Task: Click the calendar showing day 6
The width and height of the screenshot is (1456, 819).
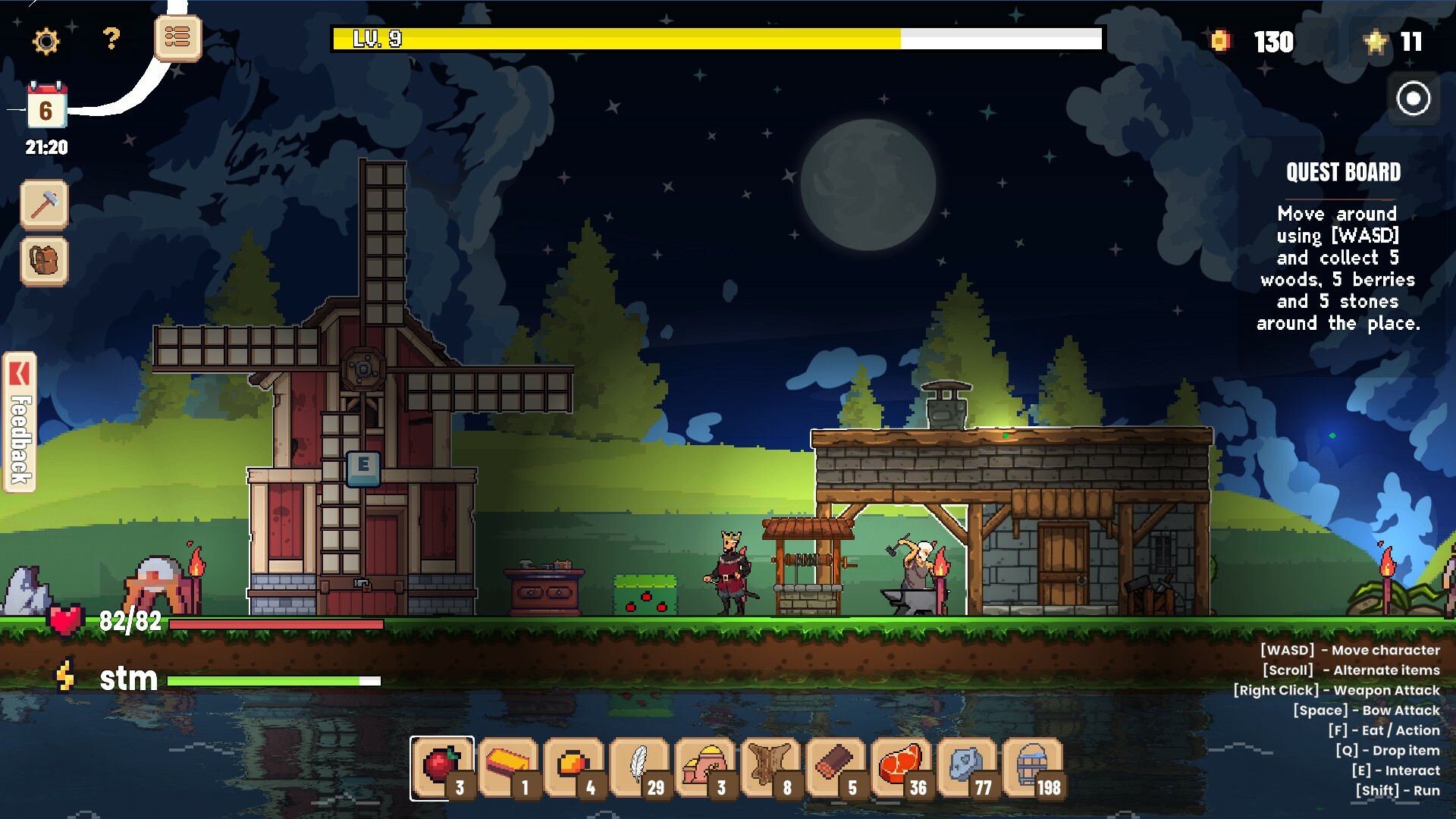Action: [45, 108]
